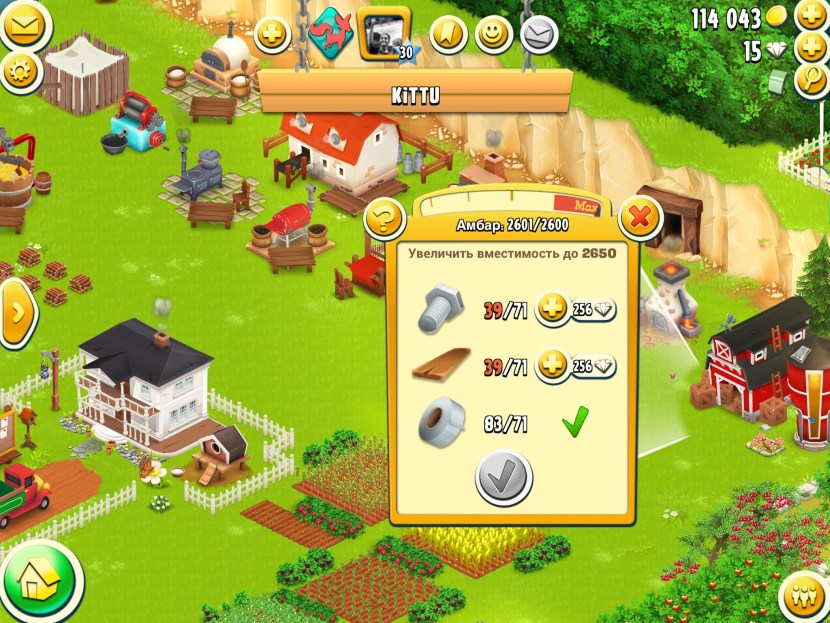Open the red fox neighborhood badge
This screenshot has height=623, width=830.
(329, 32)
